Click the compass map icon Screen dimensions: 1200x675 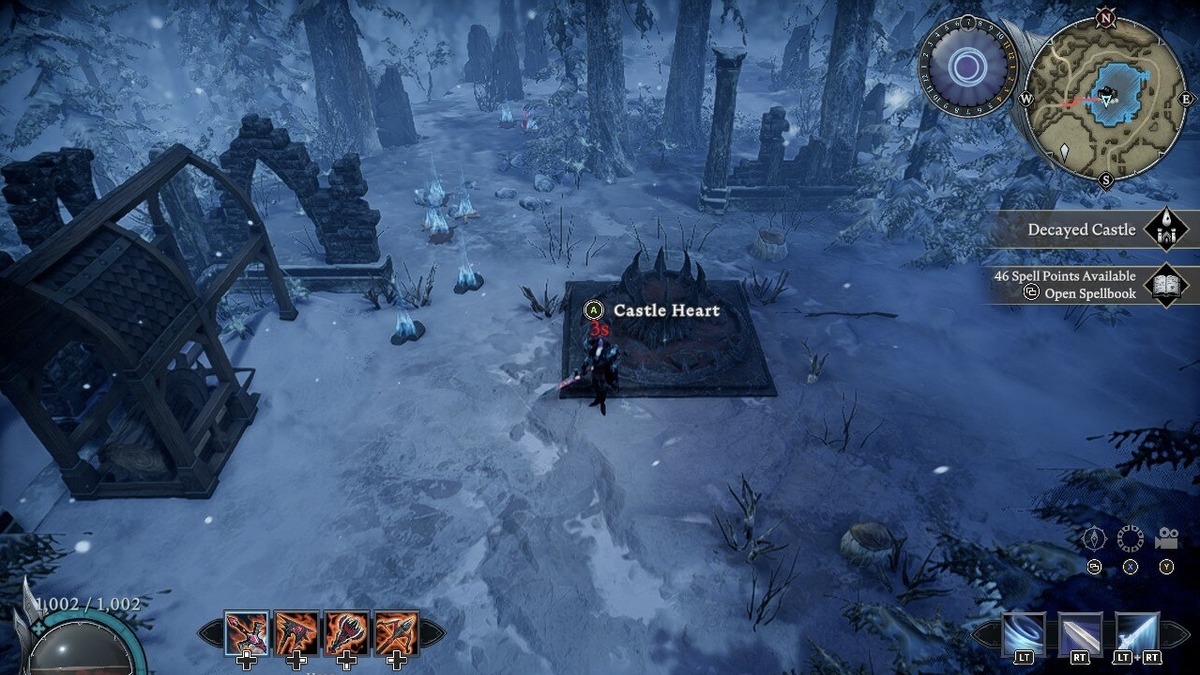1094,539
